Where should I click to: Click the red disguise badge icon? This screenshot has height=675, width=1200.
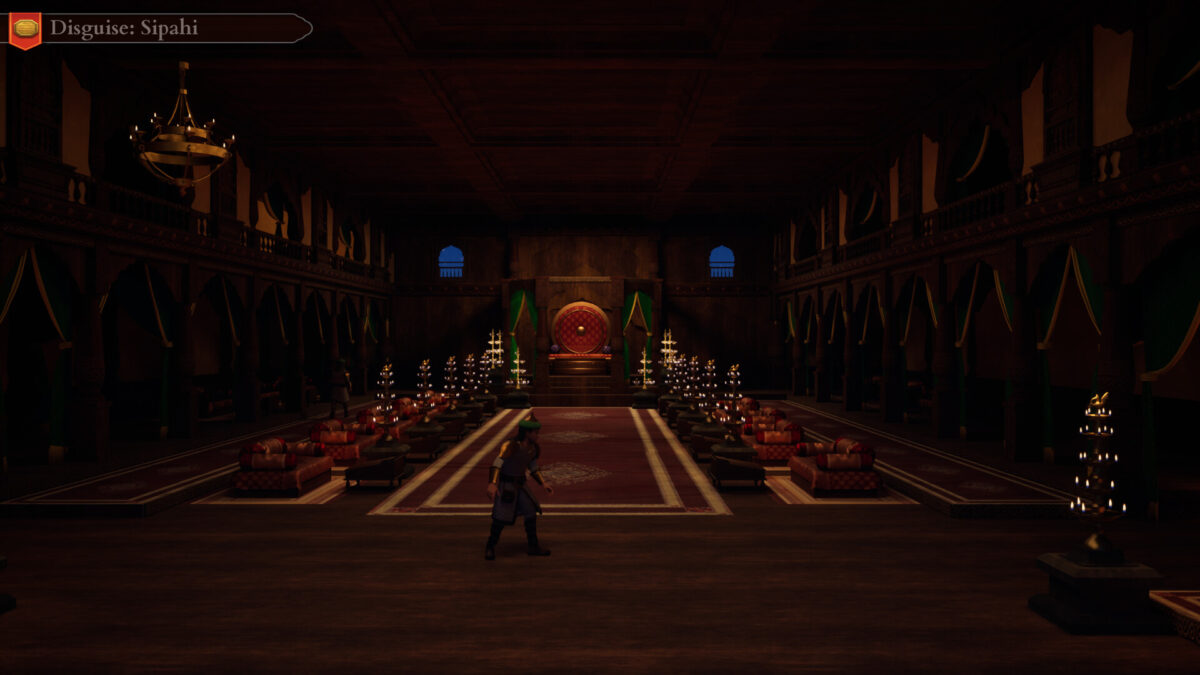coord(25,29)
